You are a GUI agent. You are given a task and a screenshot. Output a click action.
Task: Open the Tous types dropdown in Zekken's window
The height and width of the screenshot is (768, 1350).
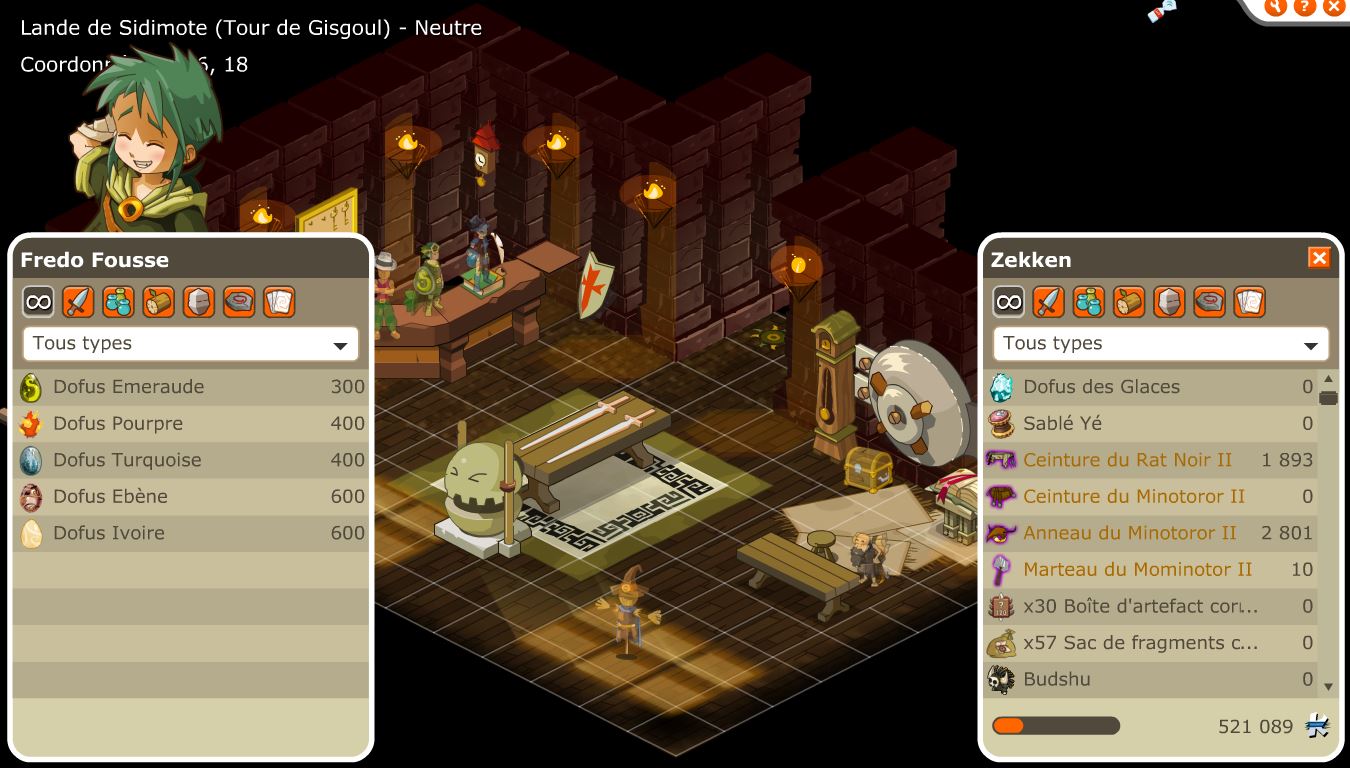tap(1160, 343)
